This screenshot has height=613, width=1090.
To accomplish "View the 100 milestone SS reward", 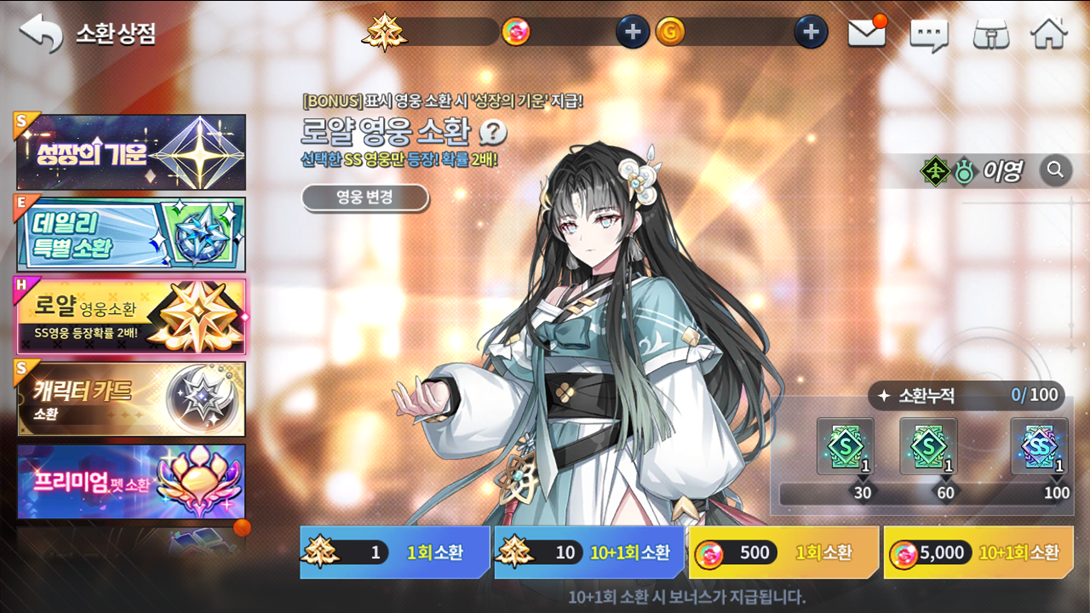I will pyautogui.click(x=1038, y=447).
